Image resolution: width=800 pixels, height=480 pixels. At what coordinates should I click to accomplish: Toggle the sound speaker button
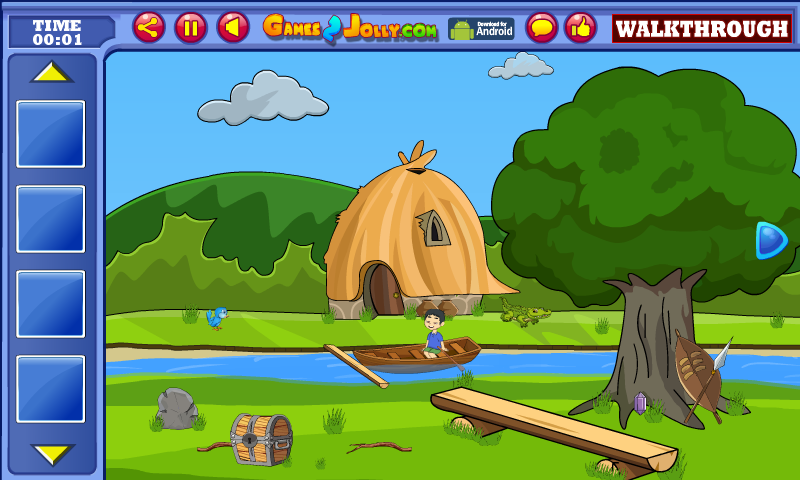point(233,27)
